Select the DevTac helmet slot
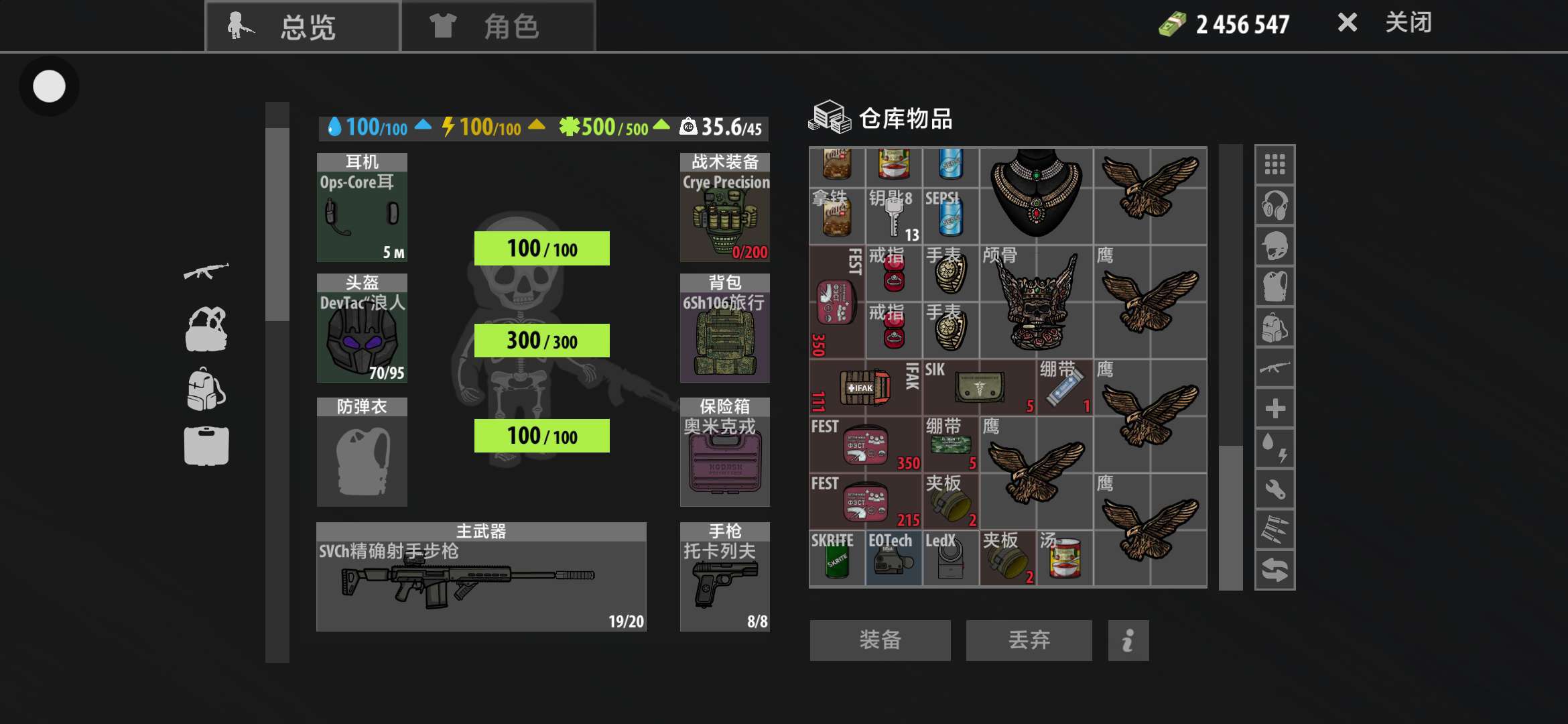This screenshot has height=724, width=1568. coord(362,328)
